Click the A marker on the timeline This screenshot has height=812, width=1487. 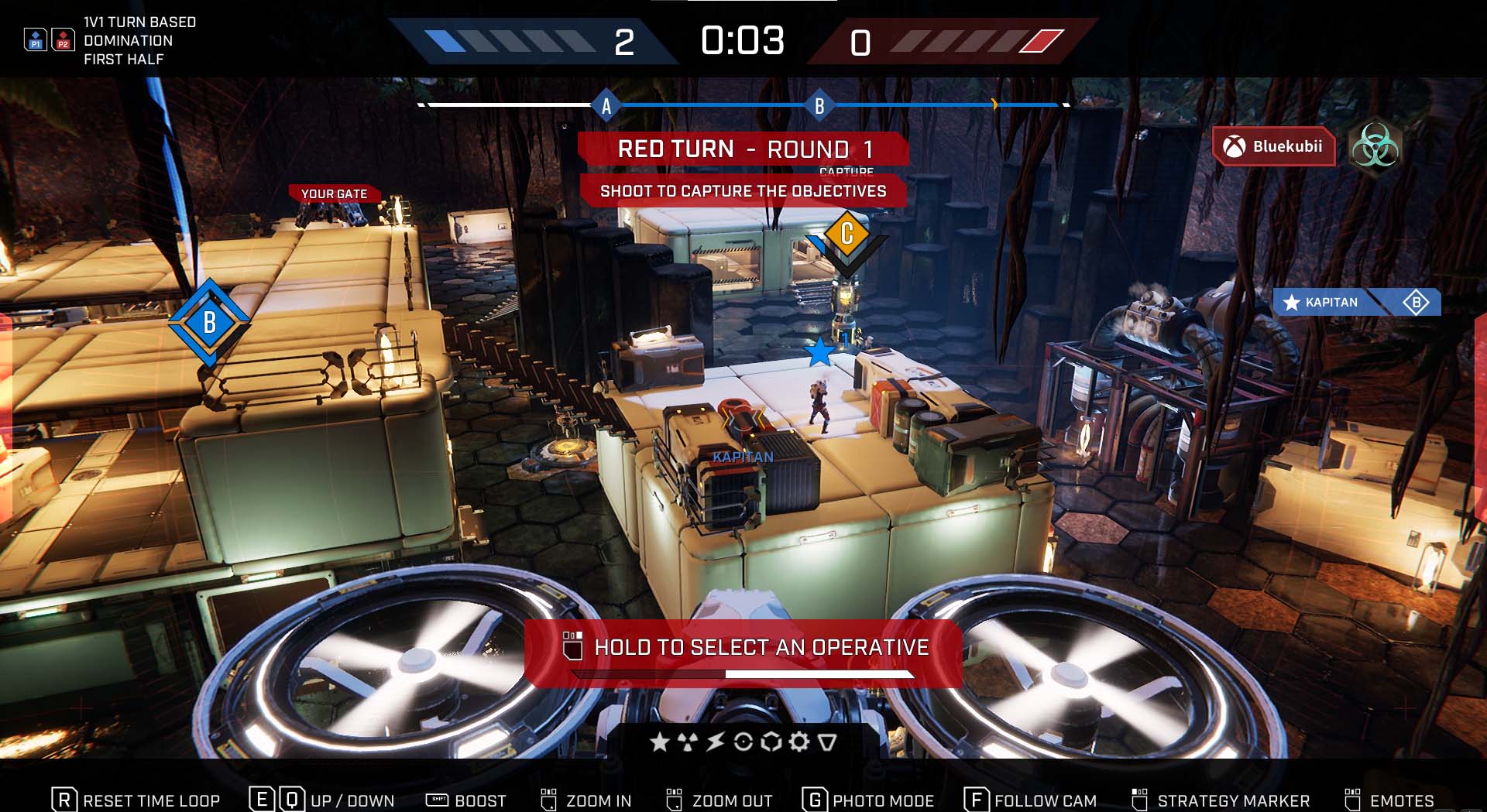[606, 106]
